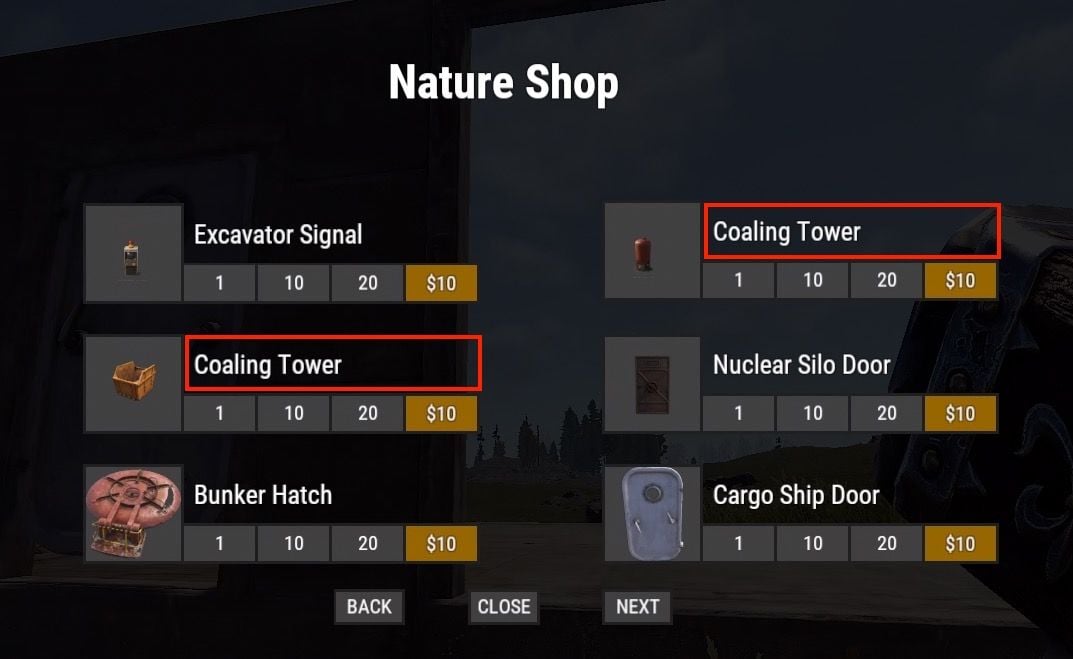
Task: Select the Bunker Hatch item thumbnail
Action: pos(134,513)
